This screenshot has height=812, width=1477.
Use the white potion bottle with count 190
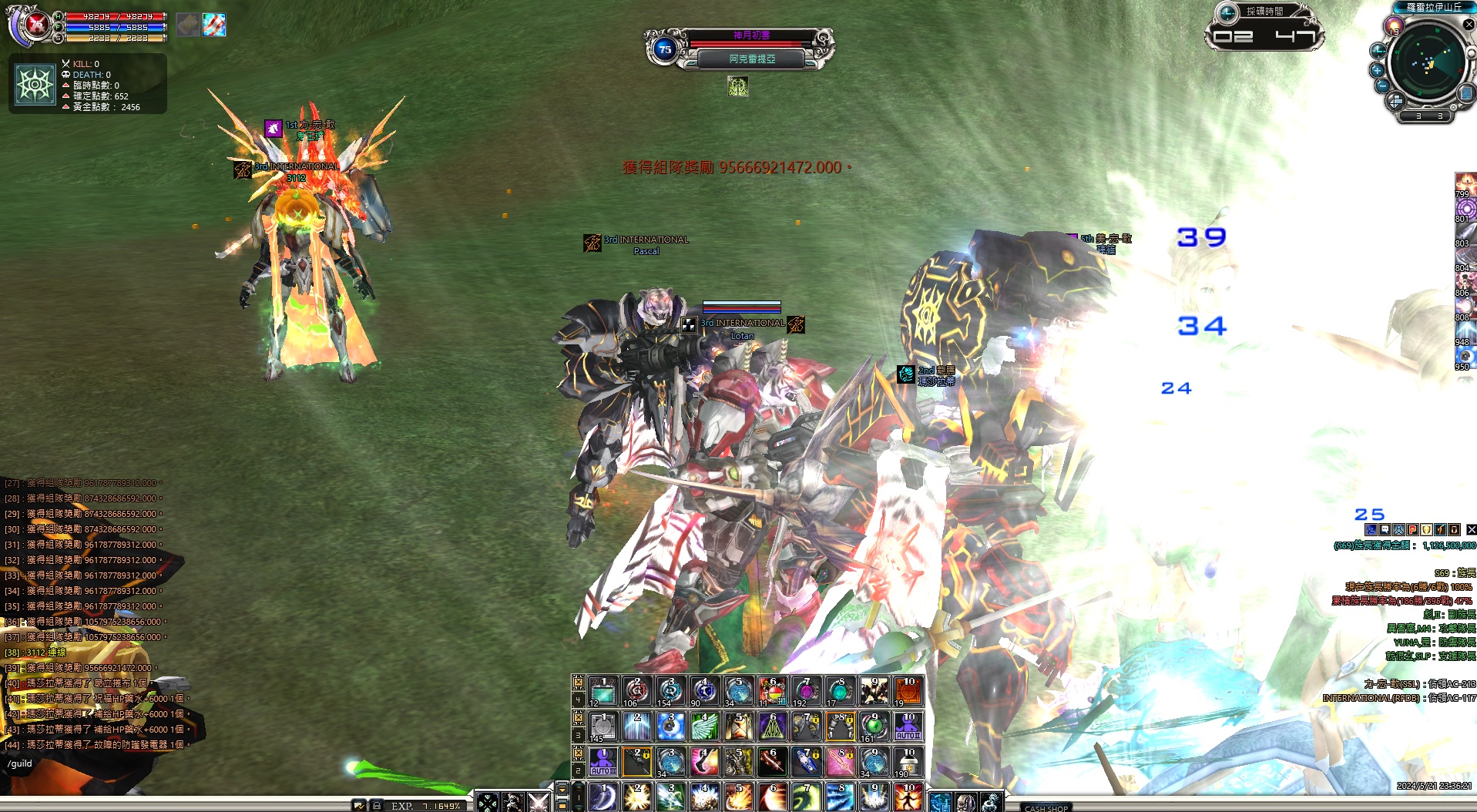click(x=908, y=762)
